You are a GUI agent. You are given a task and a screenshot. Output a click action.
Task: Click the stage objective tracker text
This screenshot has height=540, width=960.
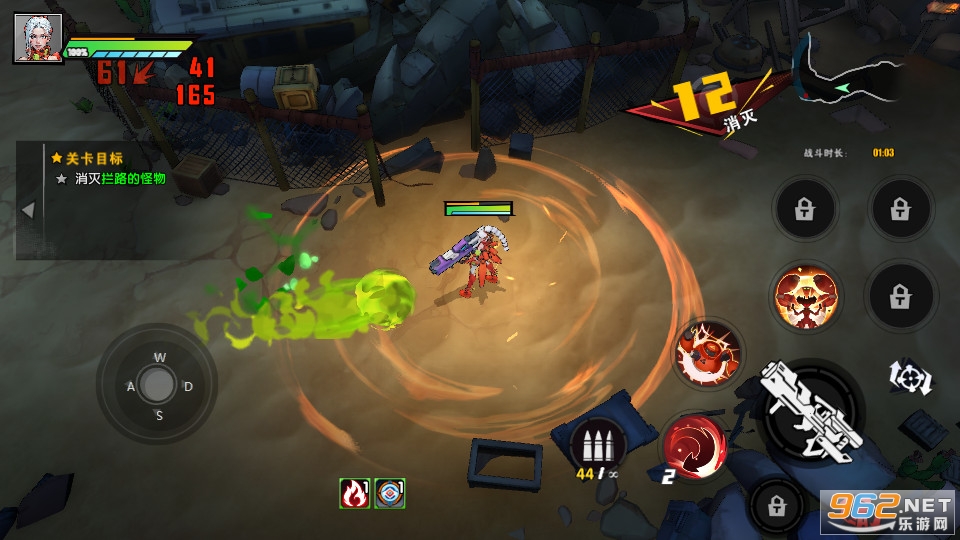pos(120,178)
